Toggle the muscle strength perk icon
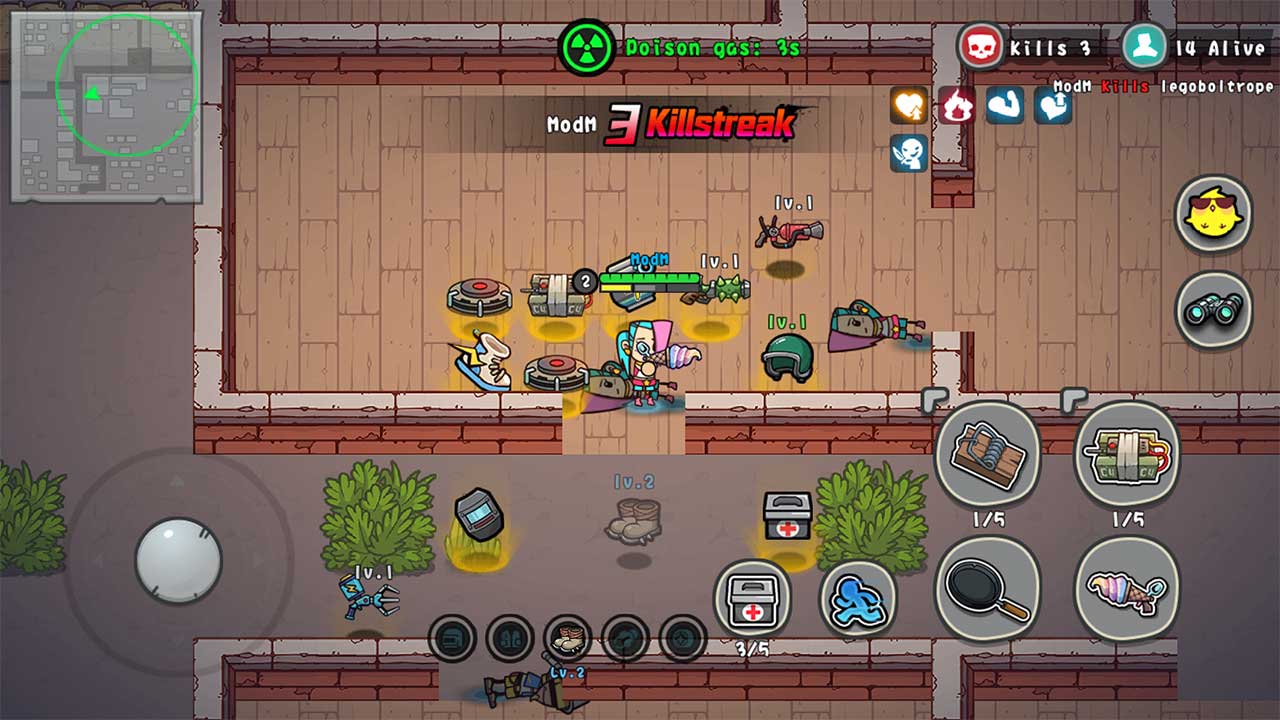Viewport: 1280px width, 720px height. click(x=1003, y=103)
